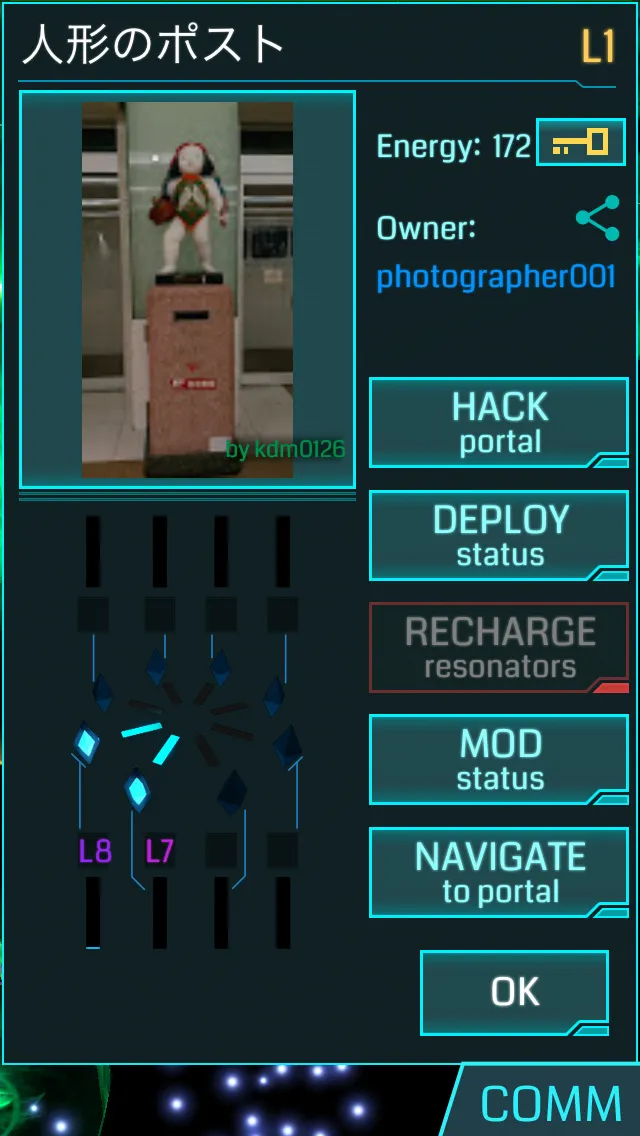Screen dimensions: 640x1136
Task: Hack the portal
Action: click(499, 422)
